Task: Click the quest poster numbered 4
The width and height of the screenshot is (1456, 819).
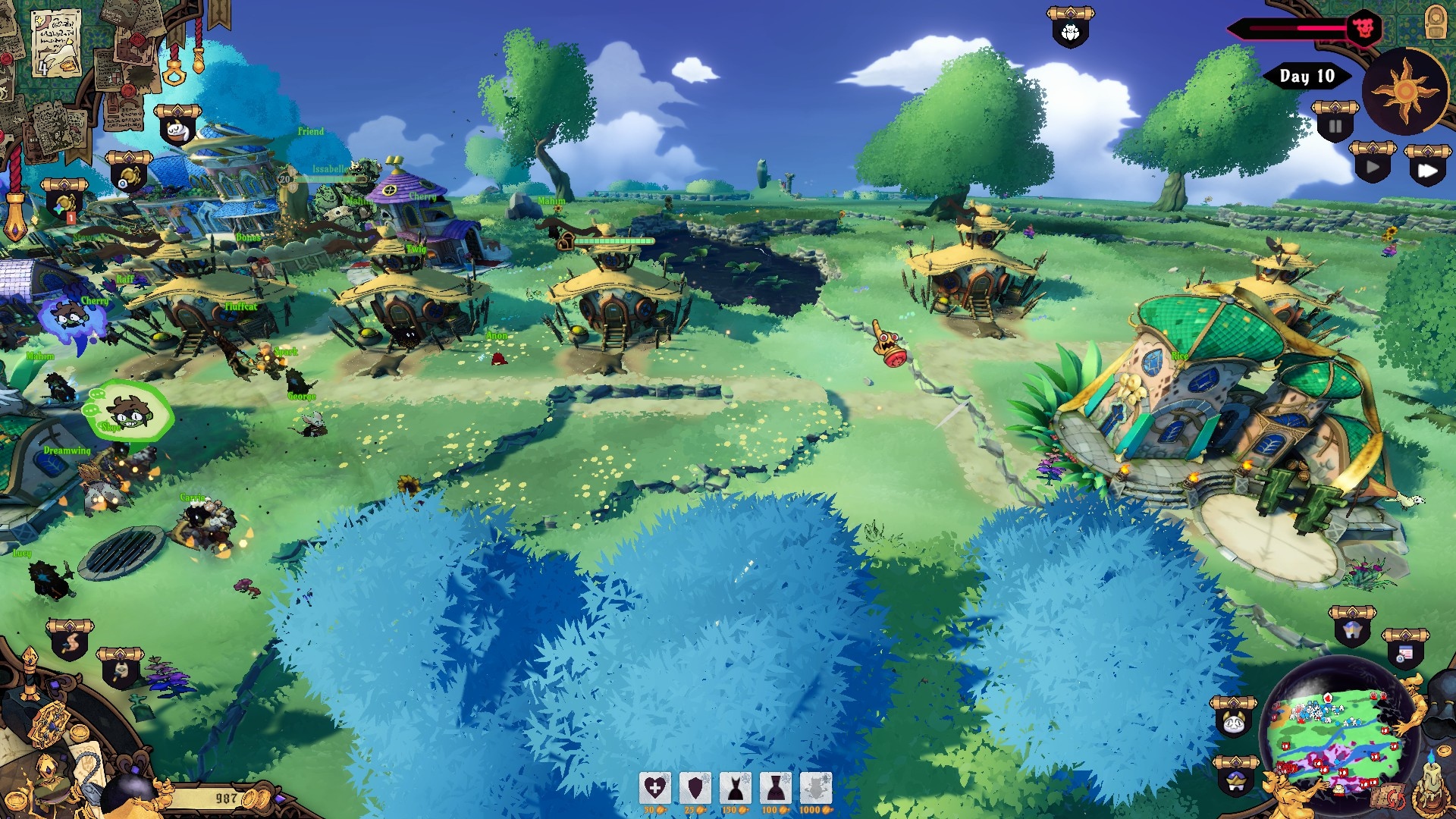Action: click(56, 42)
